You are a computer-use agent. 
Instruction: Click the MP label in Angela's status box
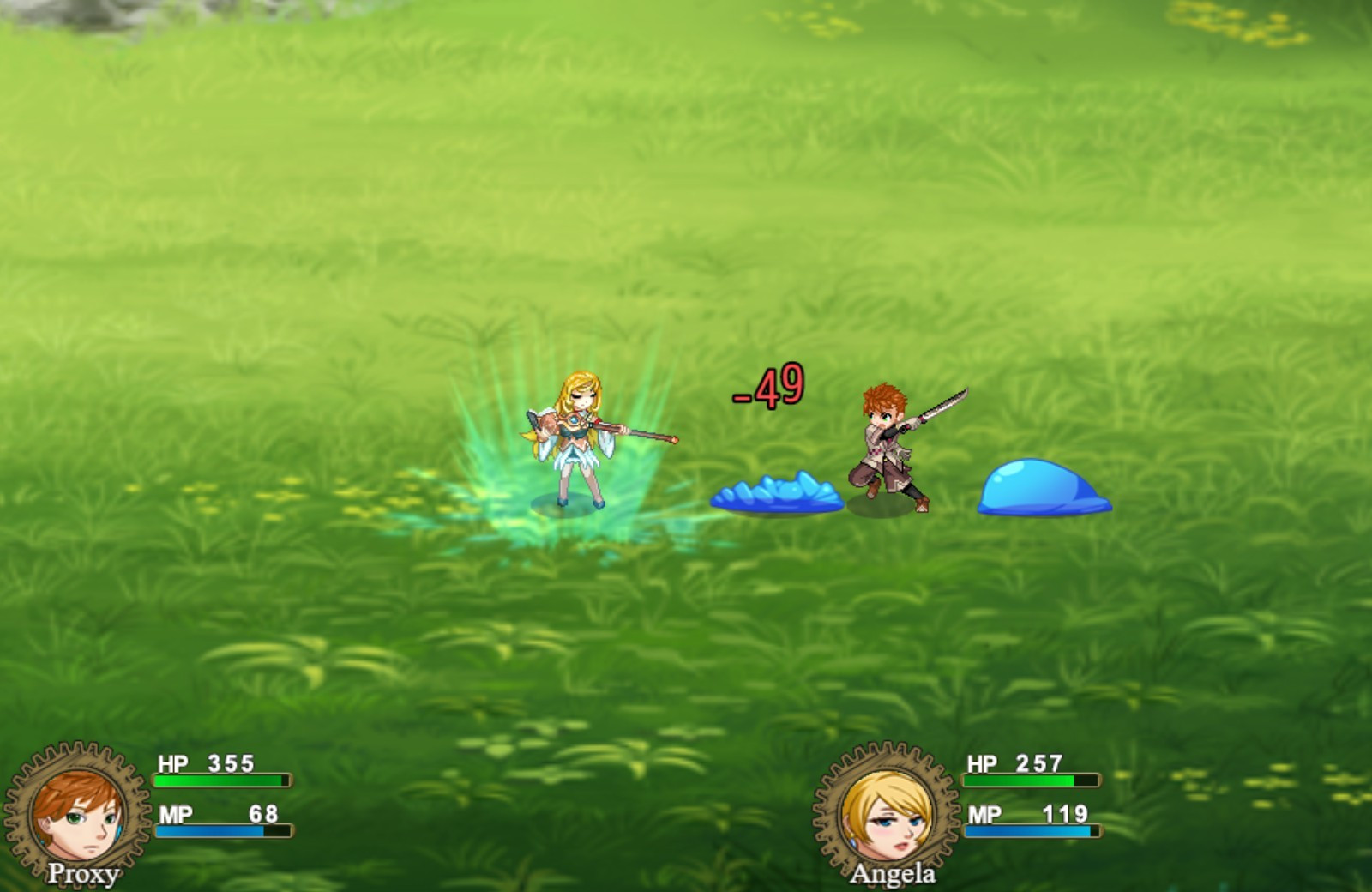point(984,813)
